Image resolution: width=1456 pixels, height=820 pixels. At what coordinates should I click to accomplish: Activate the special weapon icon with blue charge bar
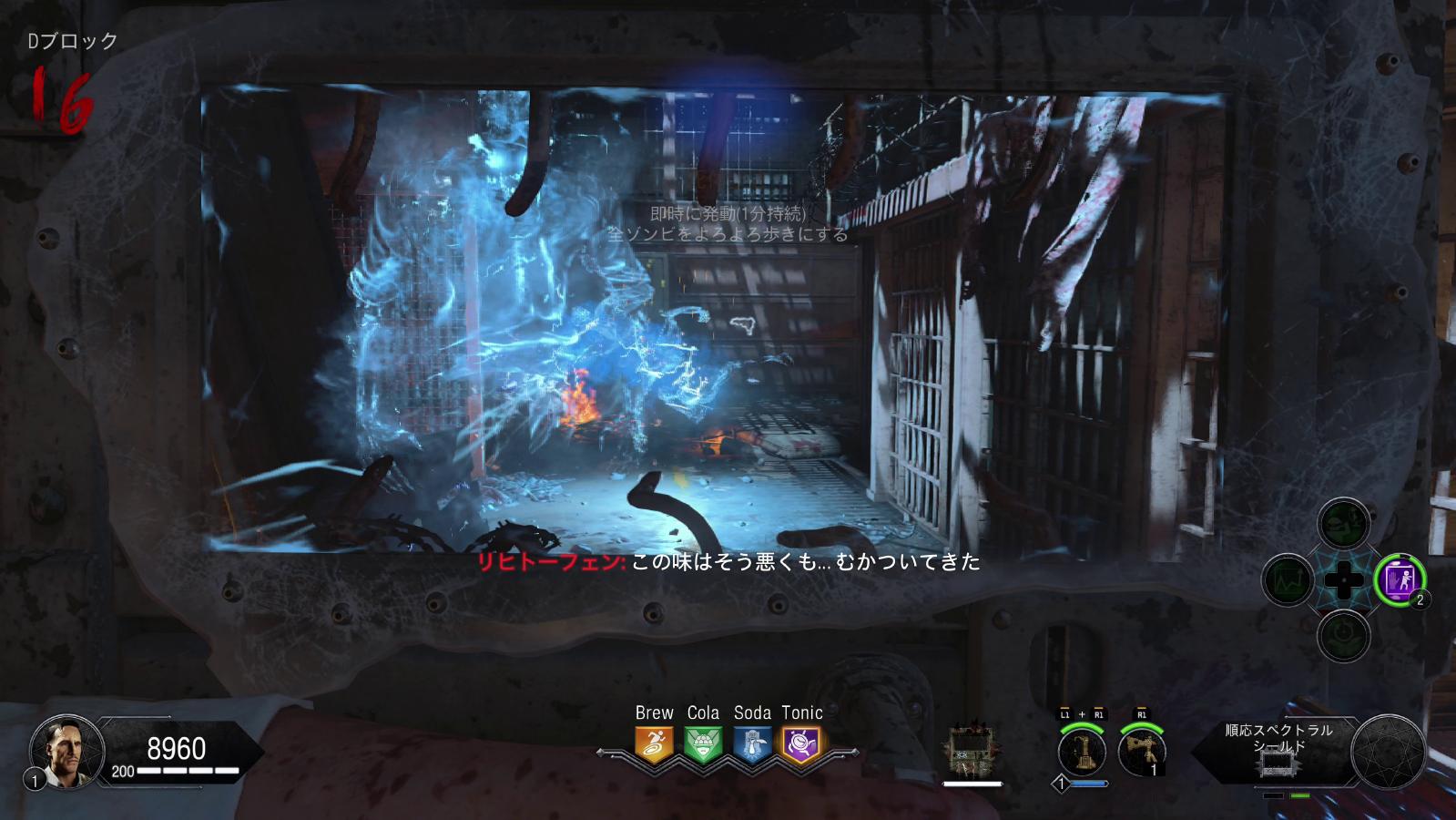point(1082,752)
